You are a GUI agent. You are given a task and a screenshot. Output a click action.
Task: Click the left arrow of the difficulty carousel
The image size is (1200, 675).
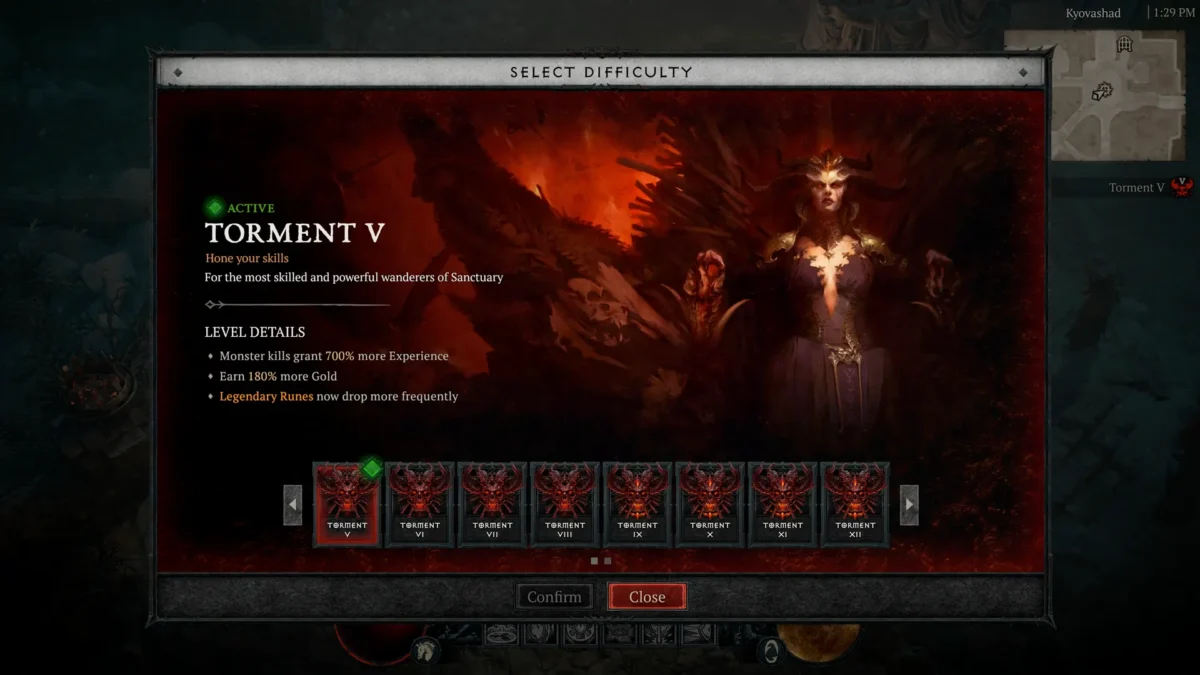293,505
